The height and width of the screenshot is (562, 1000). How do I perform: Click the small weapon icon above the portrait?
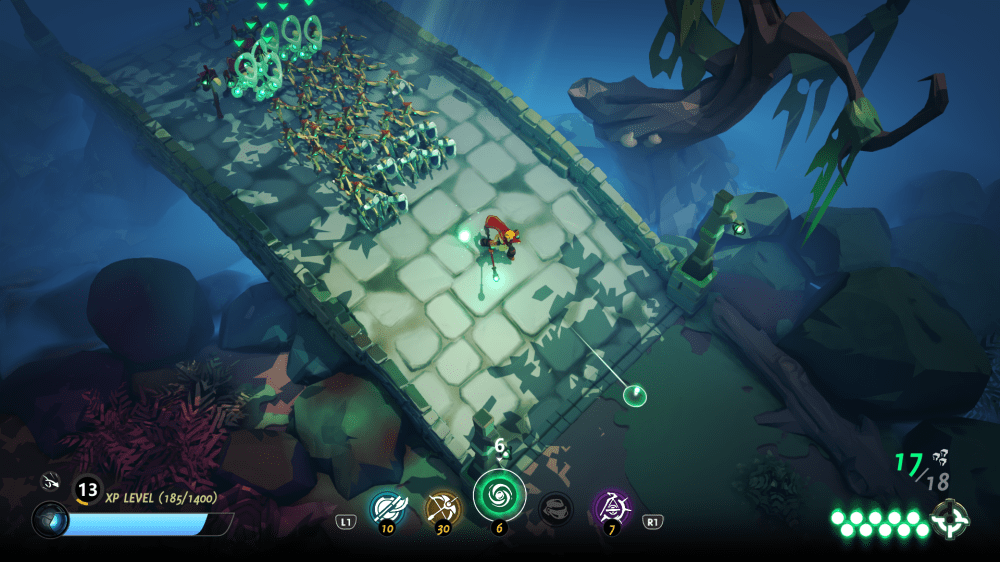point(50,483)
